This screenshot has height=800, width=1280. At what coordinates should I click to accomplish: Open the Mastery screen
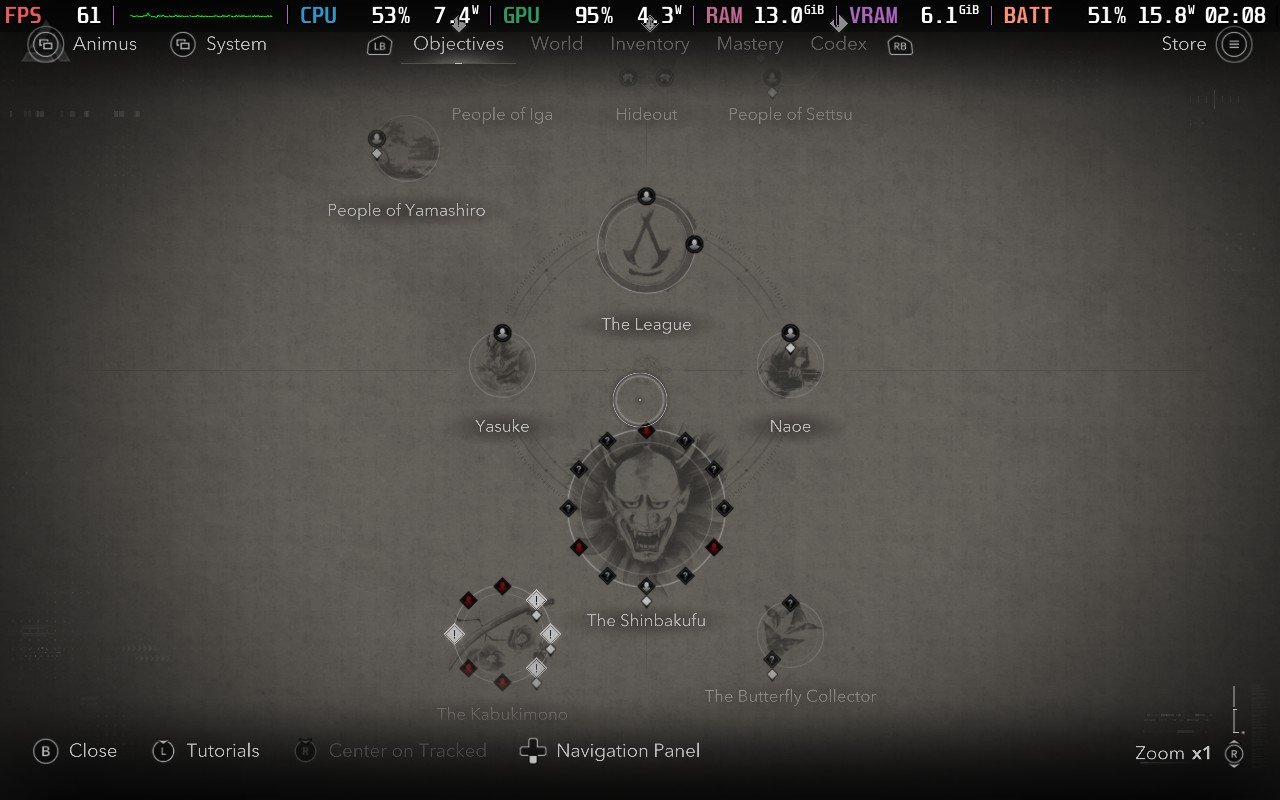pos(749,44)
